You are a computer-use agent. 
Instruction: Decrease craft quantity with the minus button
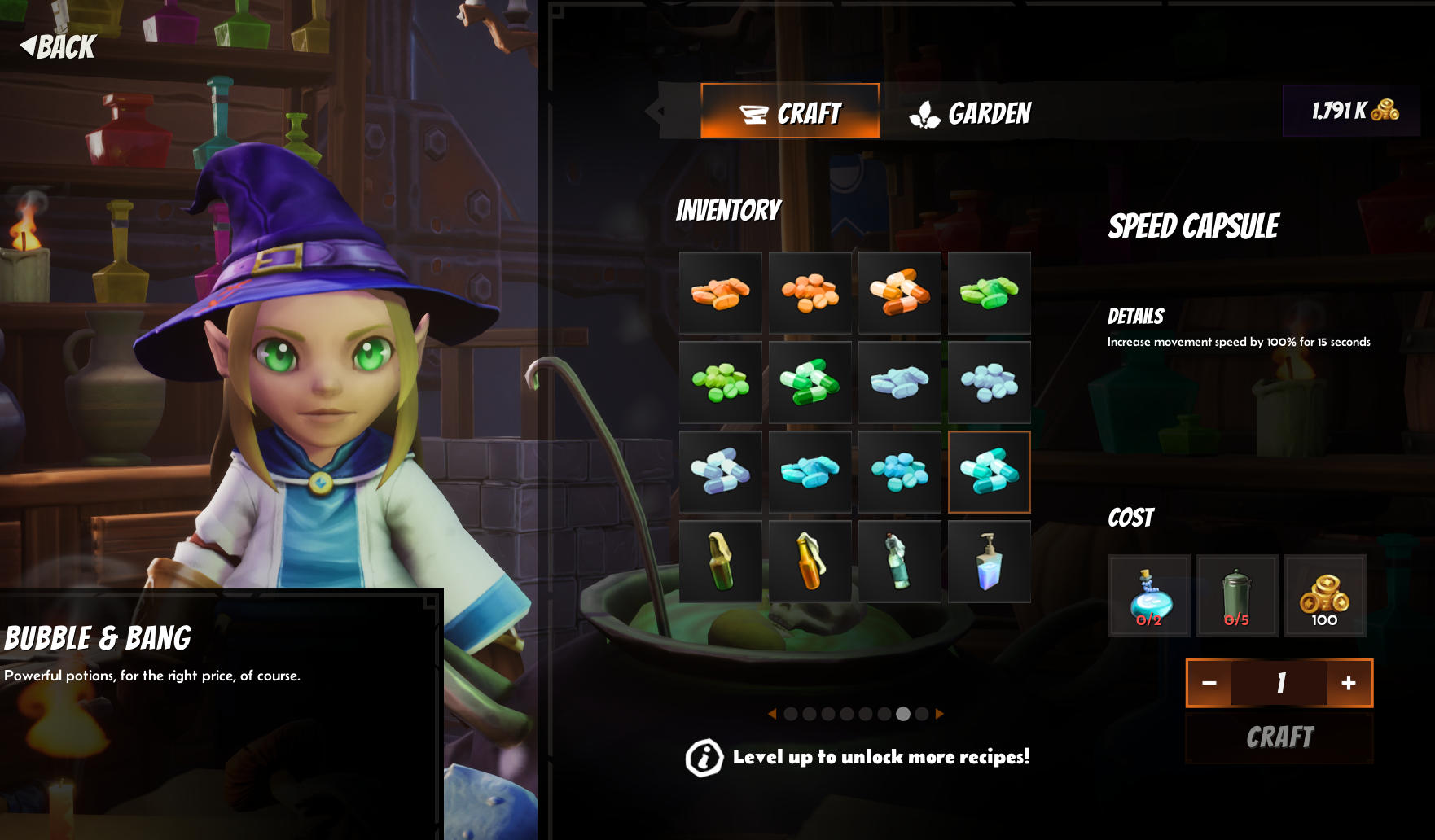click(x=1209, y=683)
